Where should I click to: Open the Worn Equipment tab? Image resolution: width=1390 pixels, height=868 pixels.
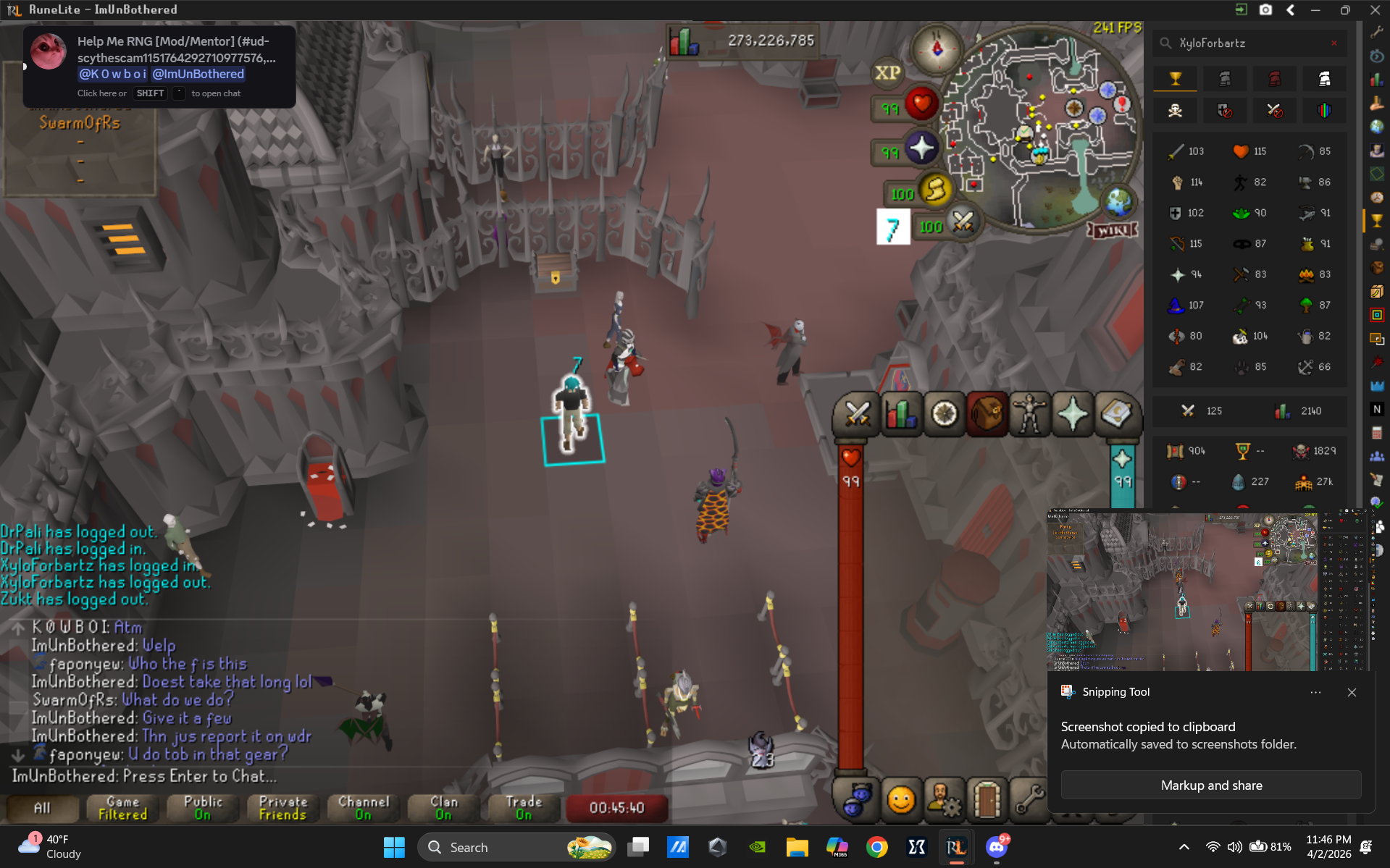pos(1029,414)
